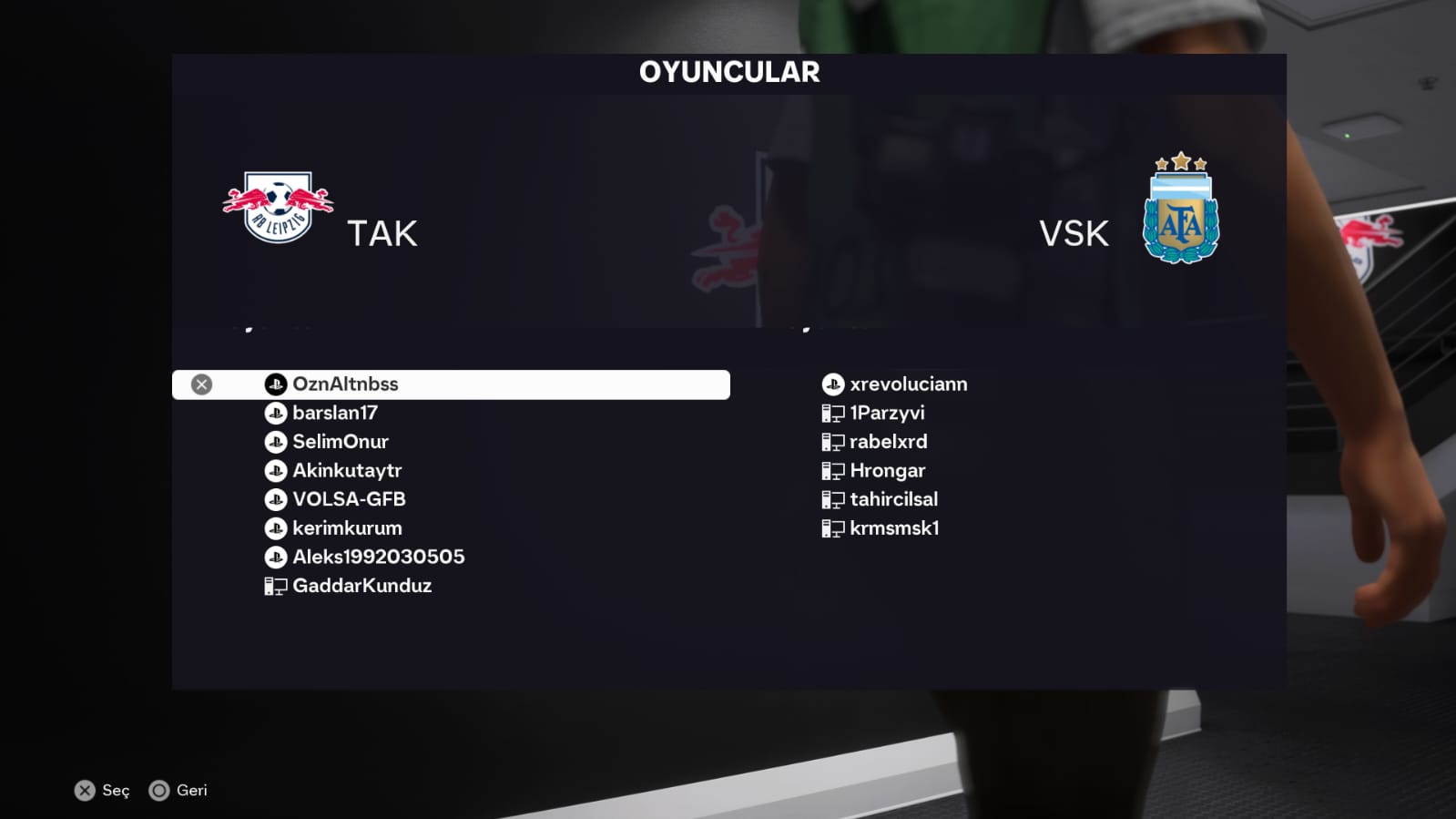1456x819 pixels.
Task: Select player tahircilsal
Action: pyautogui.click(x=893, y=499)
